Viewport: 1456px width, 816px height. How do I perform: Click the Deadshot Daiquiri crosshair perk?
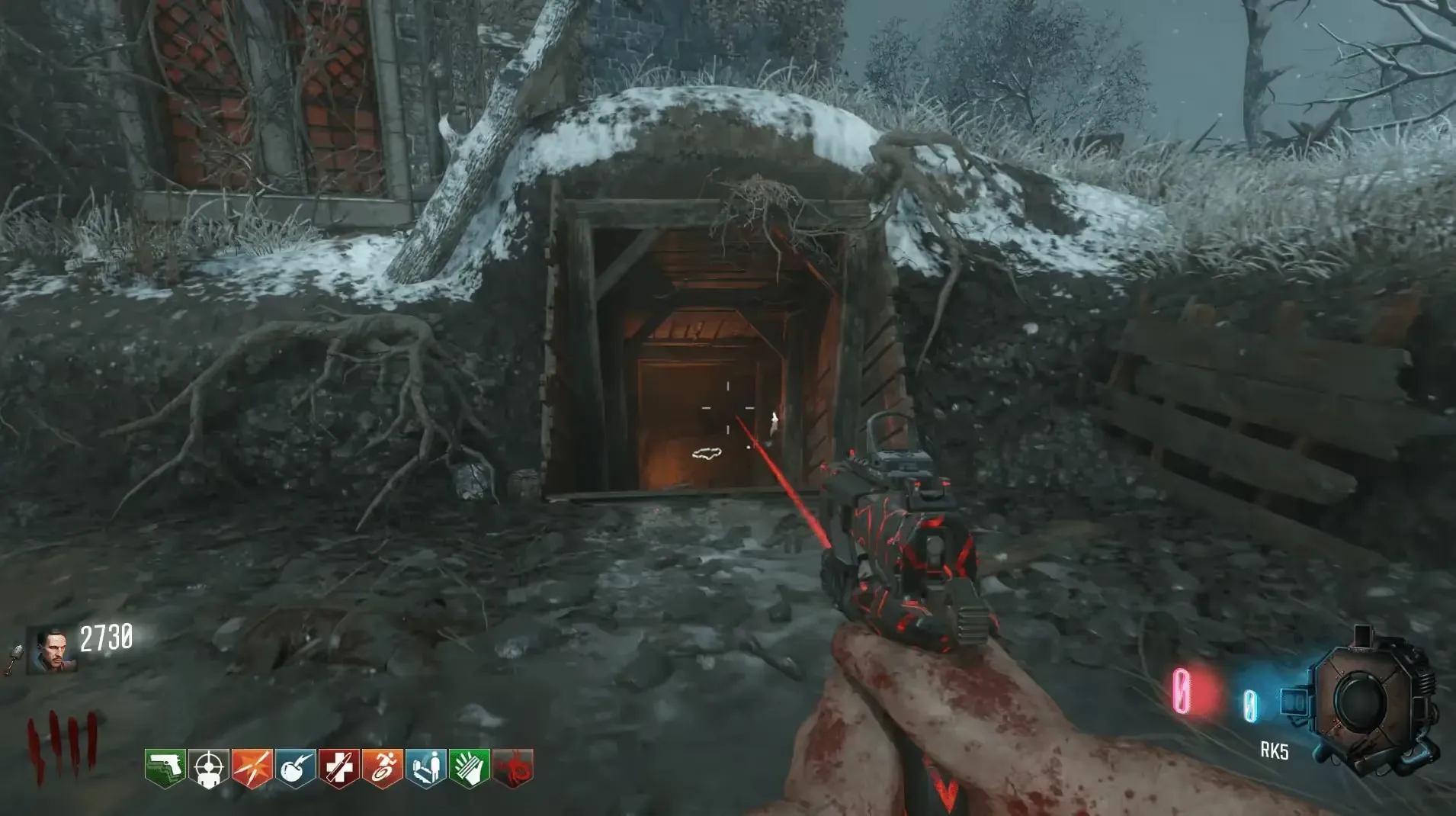point(208,768)
